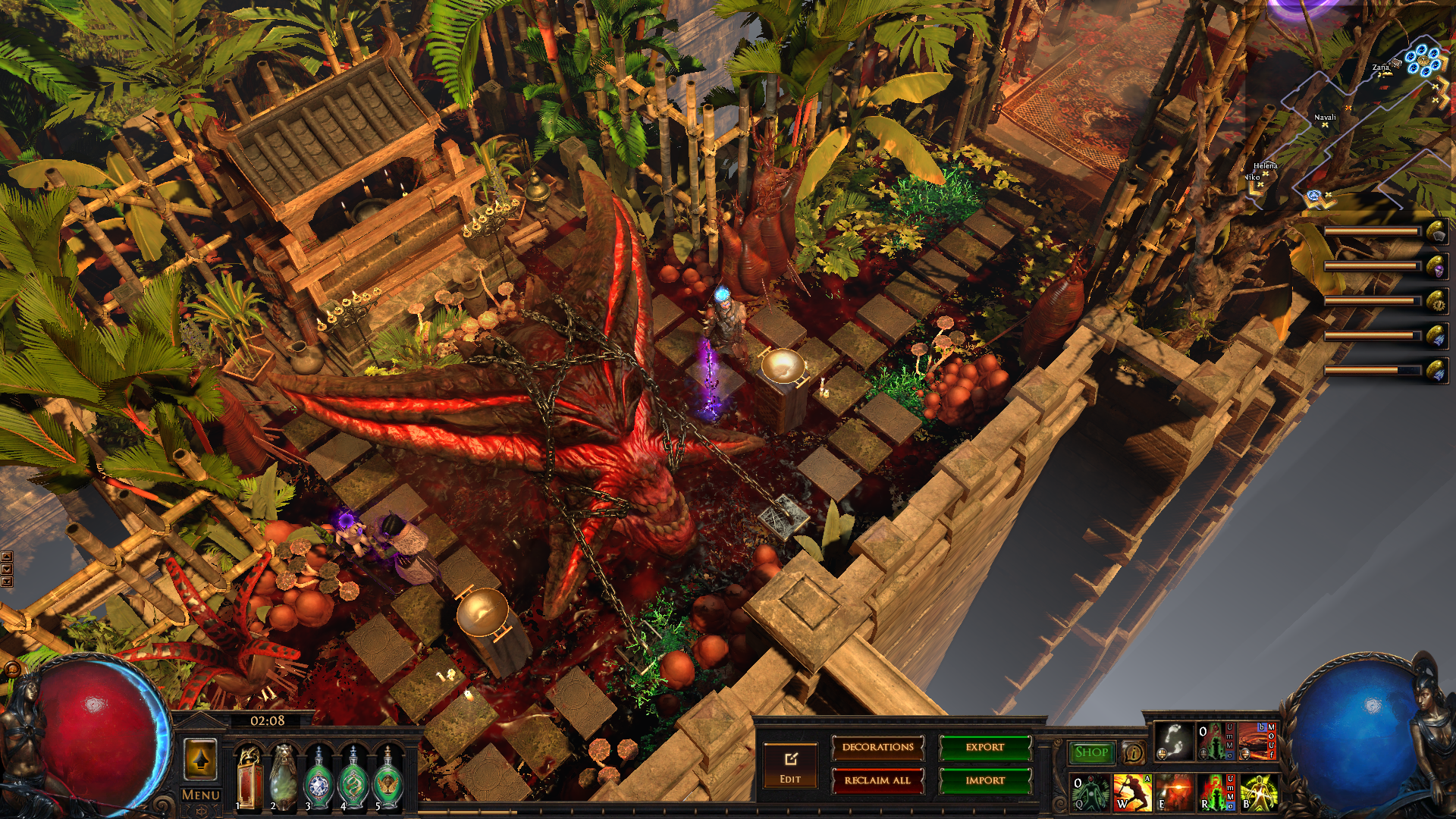Viewport: 1456px width, 819px height.
Task: Select the egg with purple ring icon
Action: point(1436,267)
